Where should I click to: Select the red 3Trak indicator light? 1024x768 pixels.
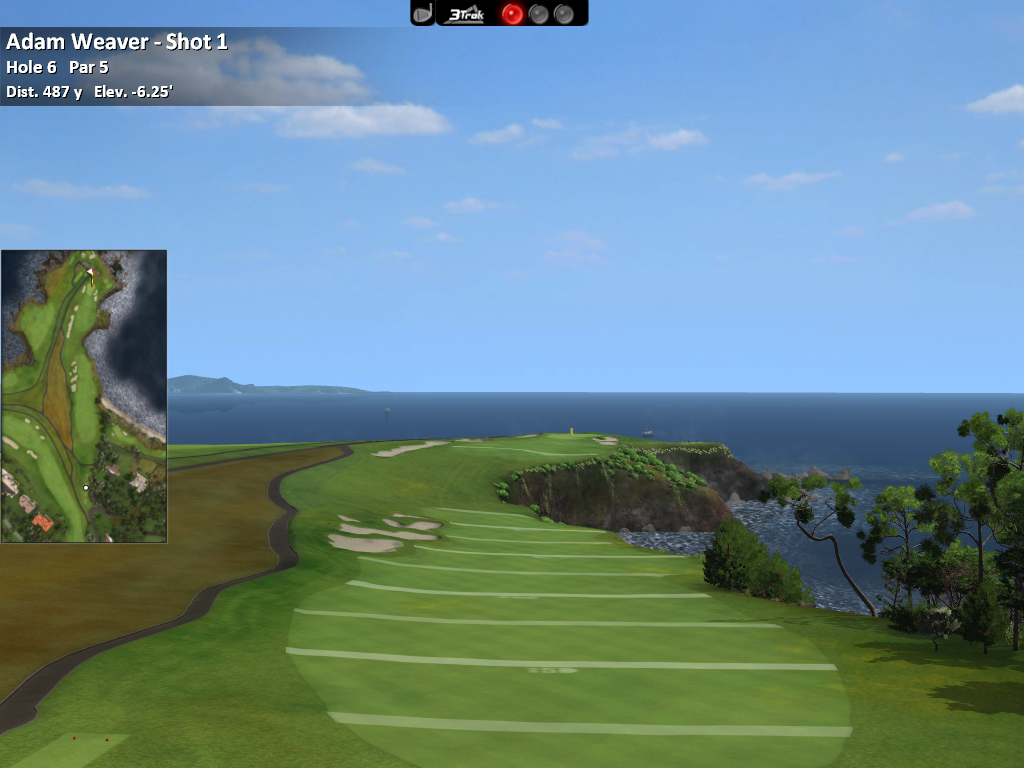pyautogui.click(x=512, y=14)
